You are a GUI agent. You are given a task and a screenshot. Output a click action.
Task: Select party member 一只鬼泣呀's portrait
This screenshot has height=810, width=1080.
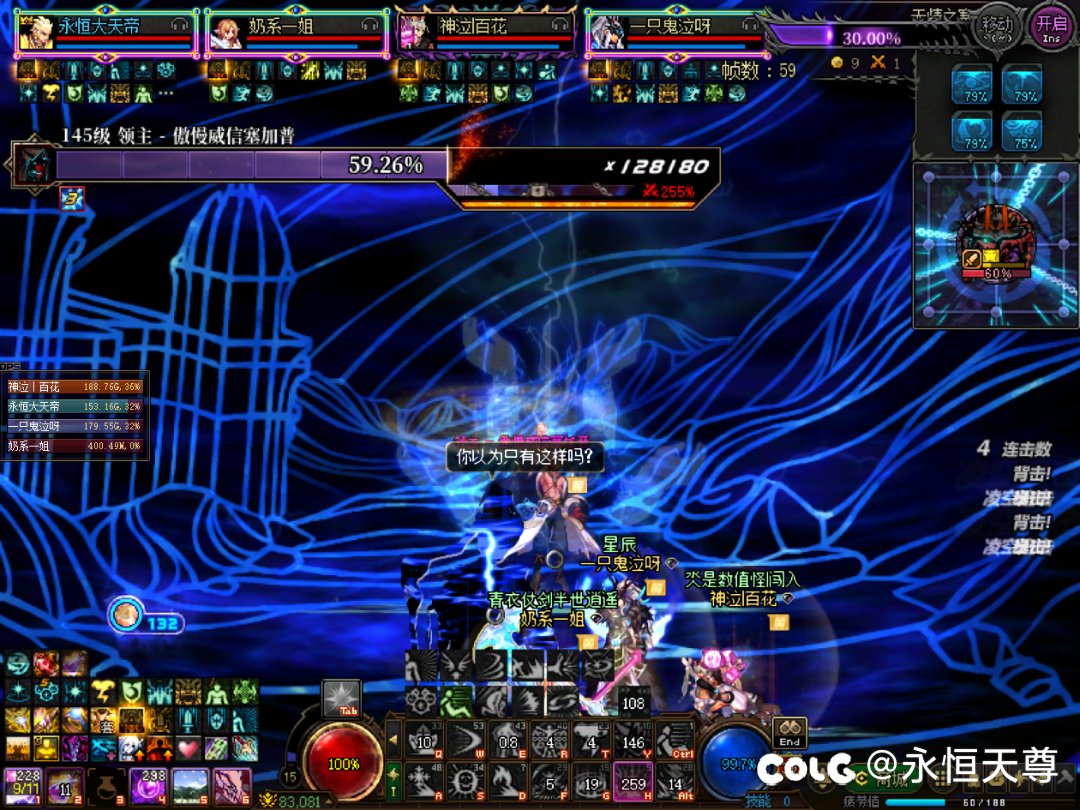(x=604, y=33)
